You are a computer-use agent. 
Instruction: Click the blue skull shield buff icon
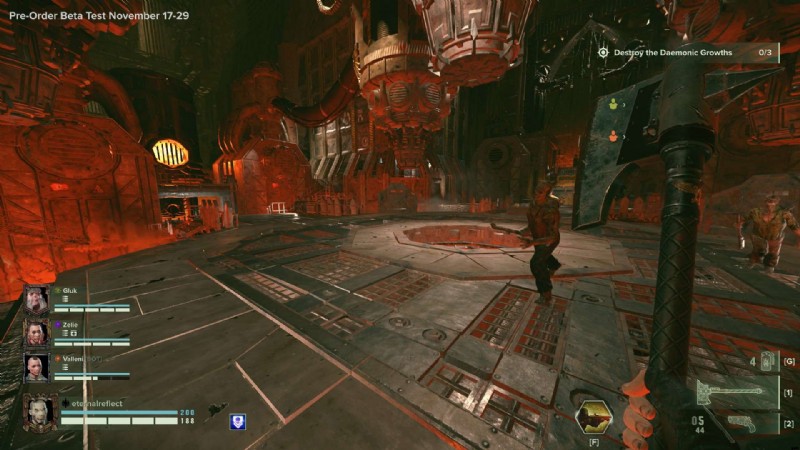click(238, 422)
